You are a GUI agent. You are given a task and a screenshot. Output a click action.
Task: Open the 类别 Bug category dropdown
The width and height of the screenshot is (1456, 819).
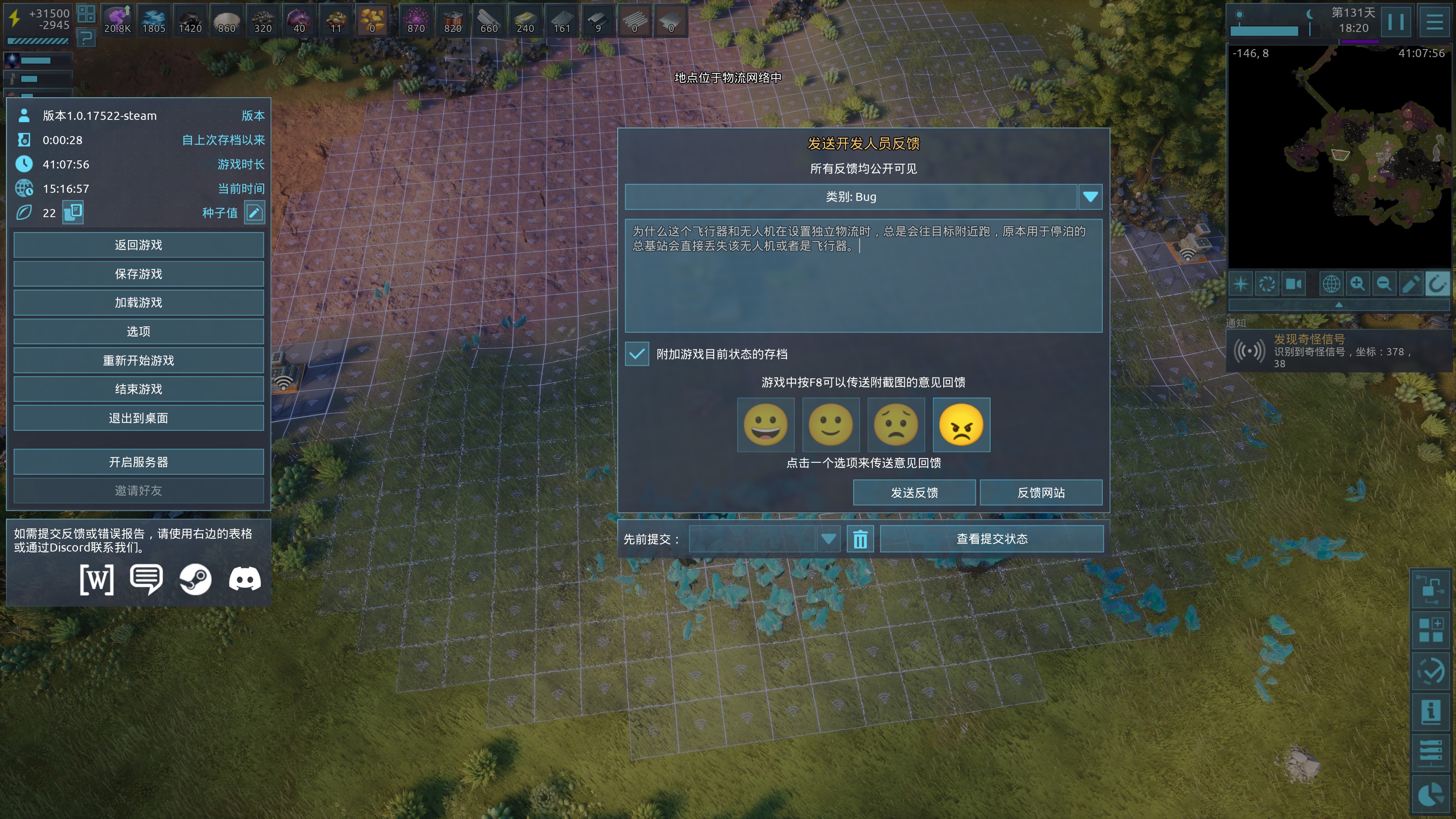point(1090,197)
